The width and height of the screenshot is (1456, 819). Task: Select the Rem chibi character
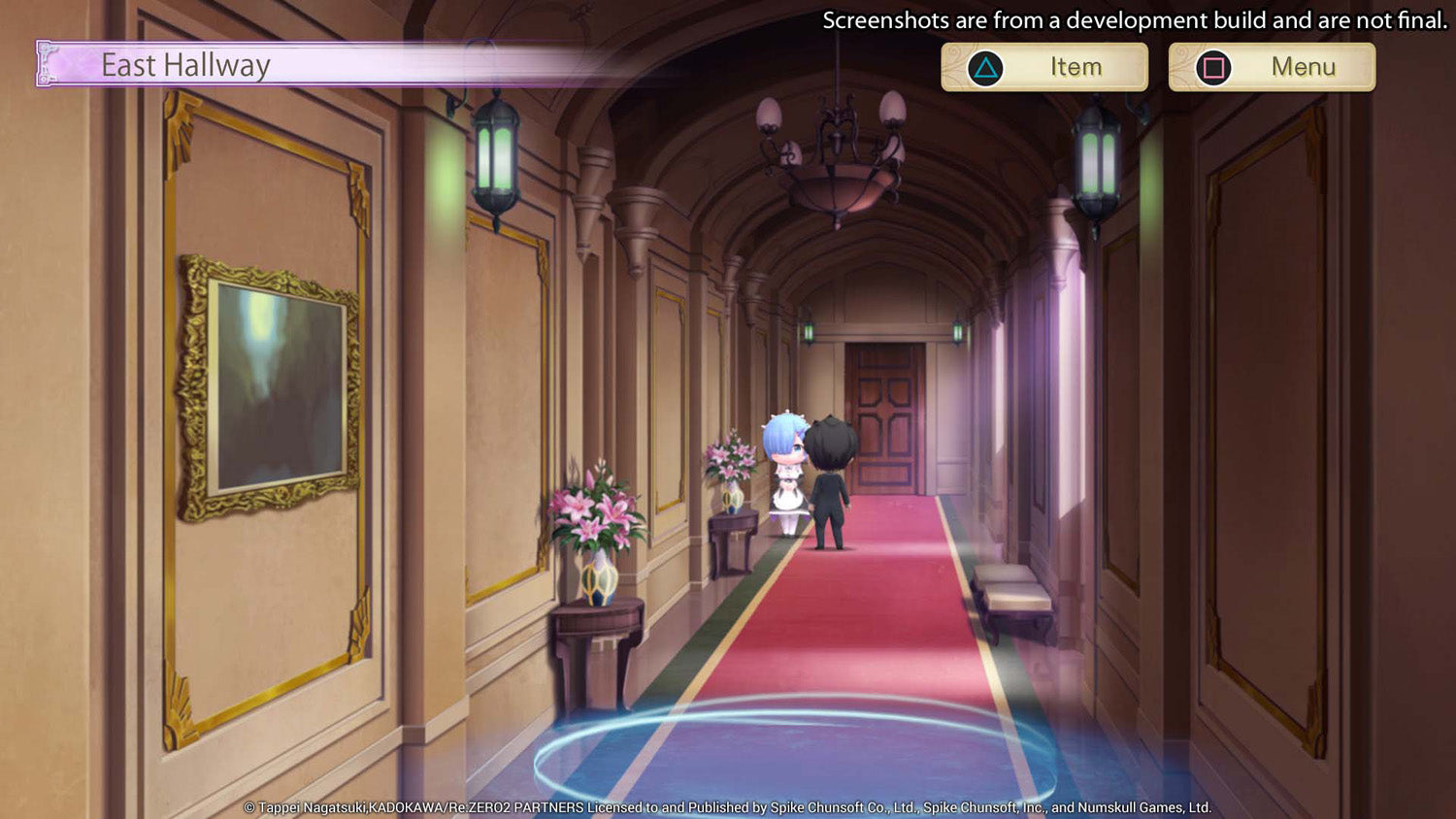(786, 475)
